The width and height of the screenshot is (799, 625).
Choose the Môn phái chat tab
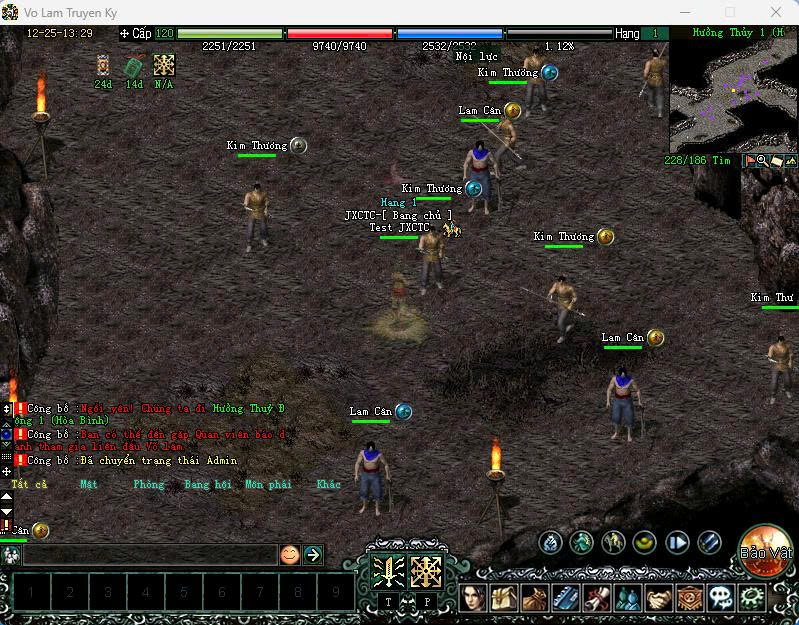[x=268, y=485]
